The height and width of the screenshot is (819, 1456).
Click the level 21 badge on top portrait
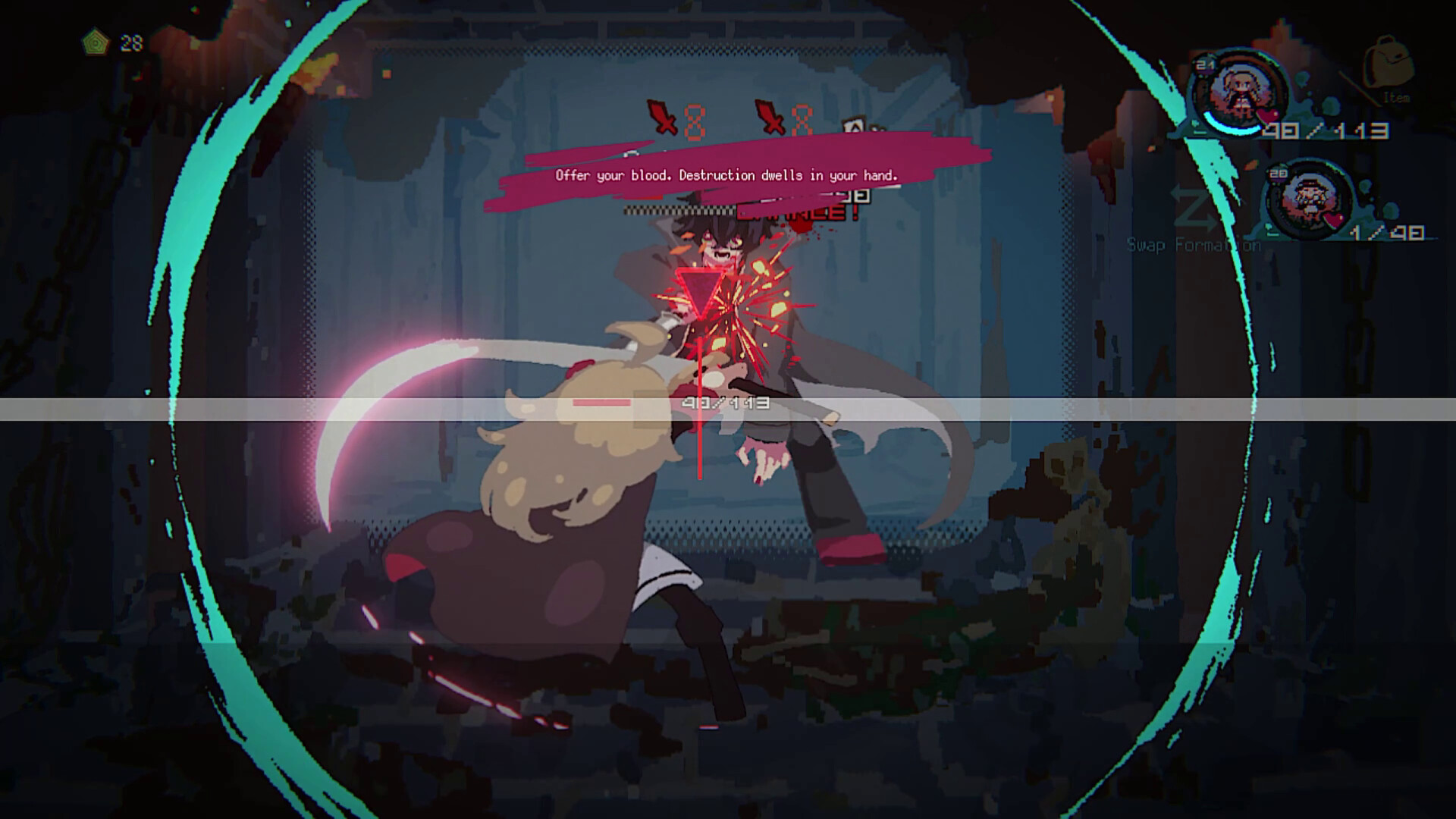(1204, 65)
